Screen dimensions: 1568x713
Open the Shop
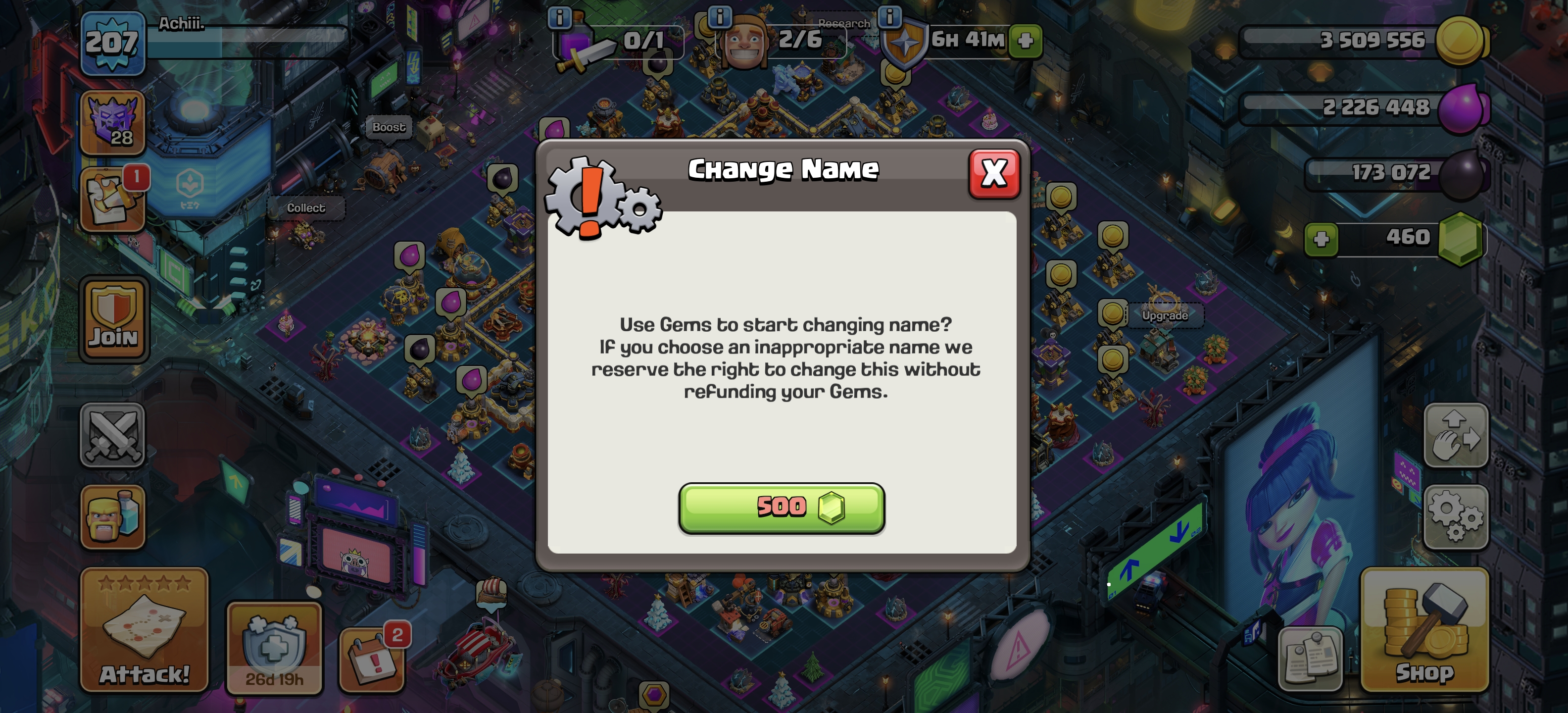point(1424,630)
